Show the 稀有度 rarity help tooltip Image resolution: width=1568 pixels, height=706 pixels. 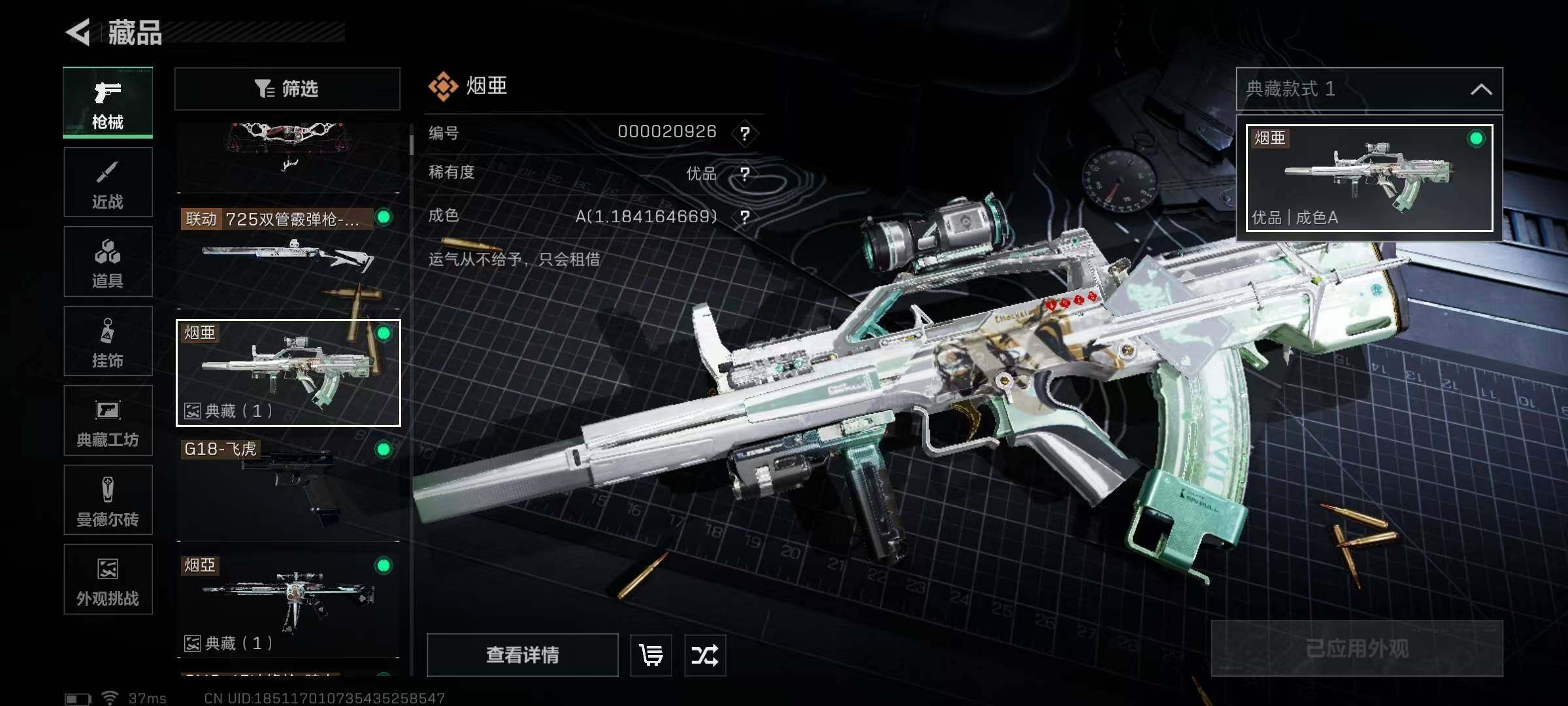(x=745, y=174)
